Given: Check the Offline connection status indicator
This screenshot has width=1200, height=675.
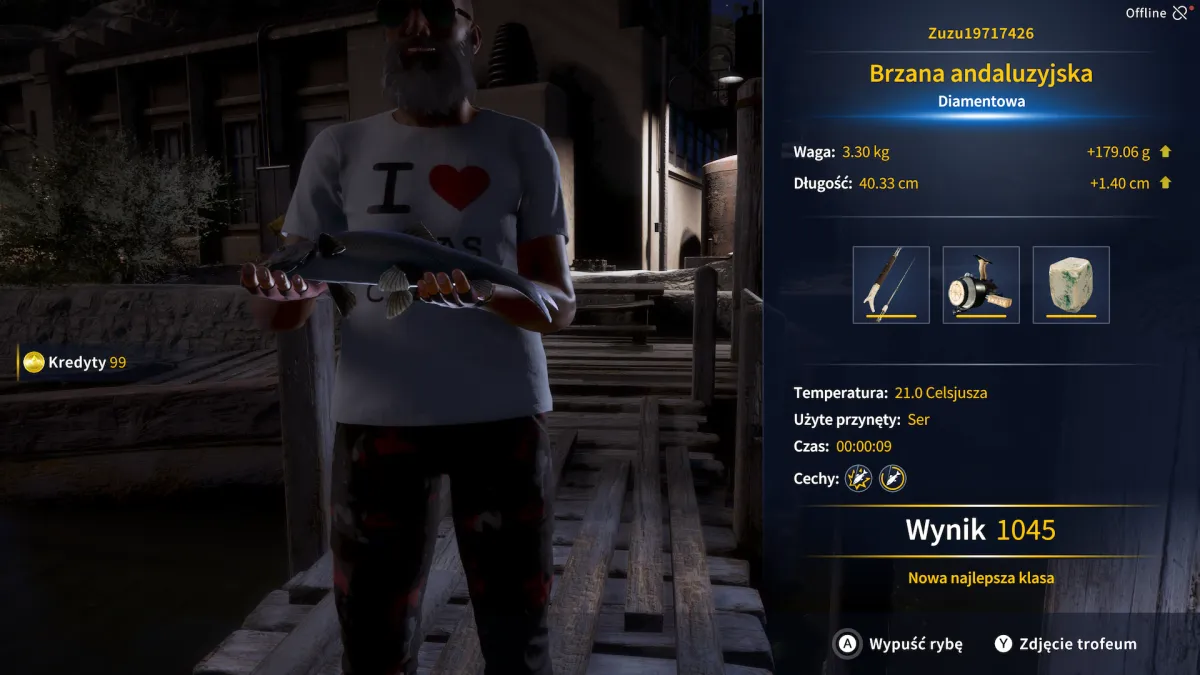Looking at the screenshot, I should pyautogui.click(x=1158, y=13).
